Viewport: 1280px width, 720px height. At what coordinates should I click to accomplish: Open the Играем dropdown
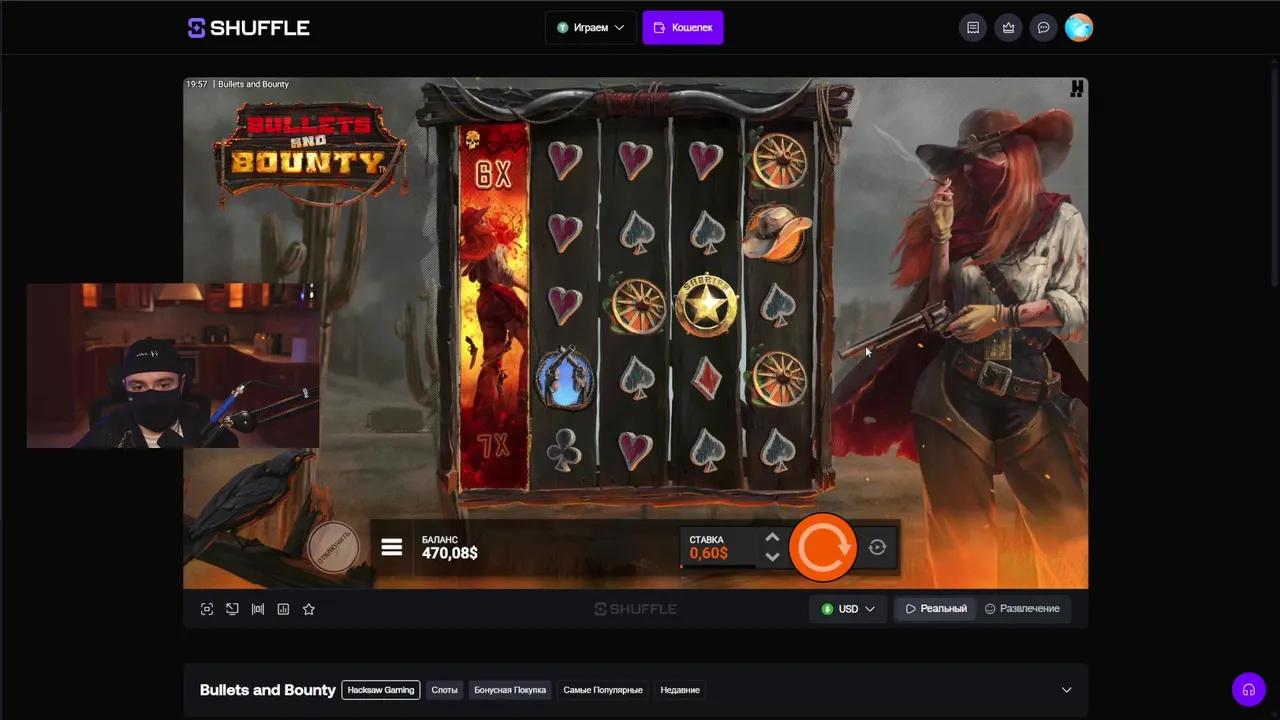[590, 27]
